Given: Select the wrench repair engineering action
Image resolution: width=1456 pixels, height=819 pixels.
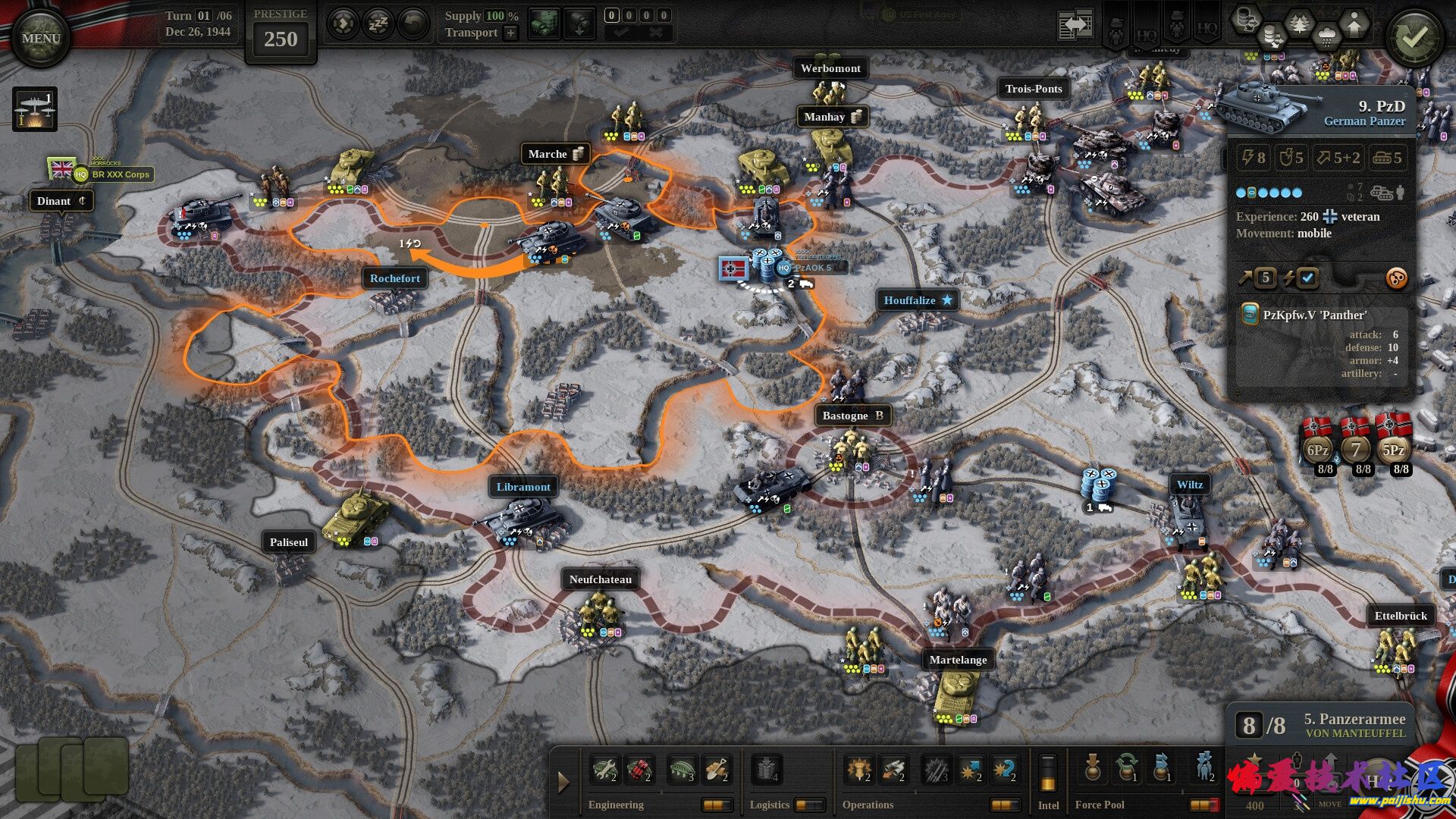Looking at the screenshot, I should [x=605, y=770].
